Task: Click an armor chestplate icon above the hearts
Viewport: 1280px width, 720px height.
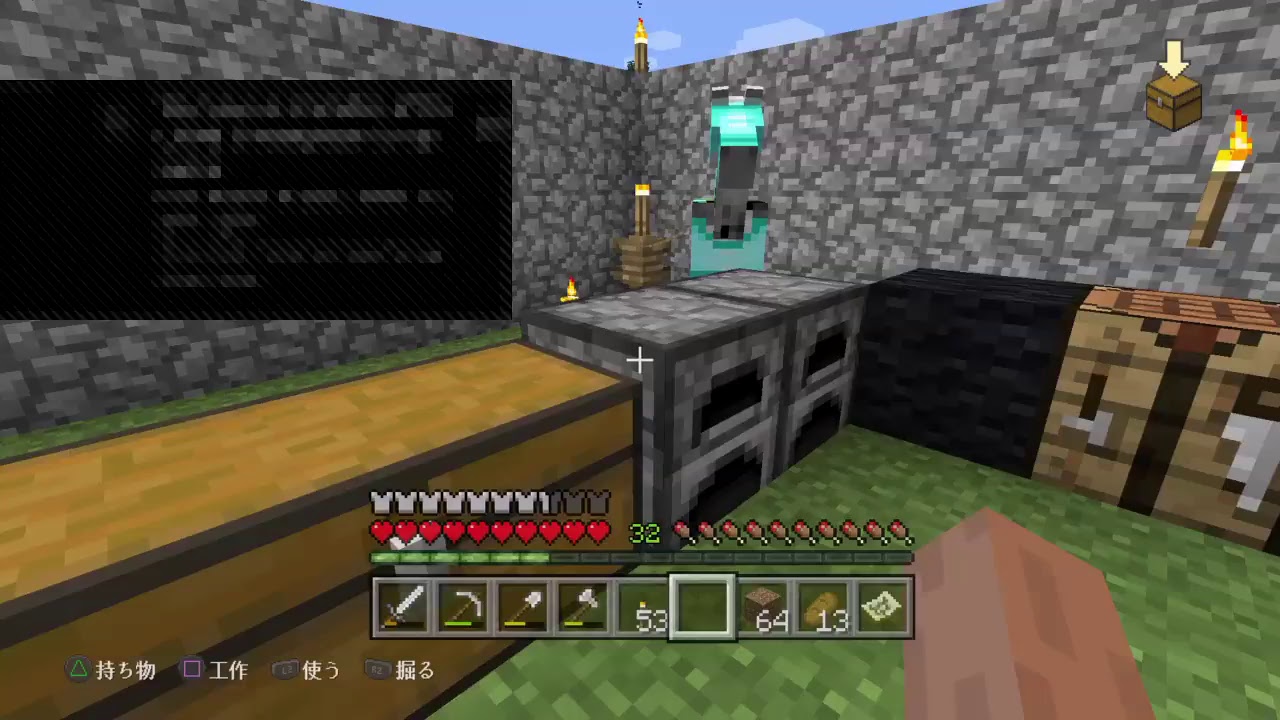Action: [x=383, y=502]
